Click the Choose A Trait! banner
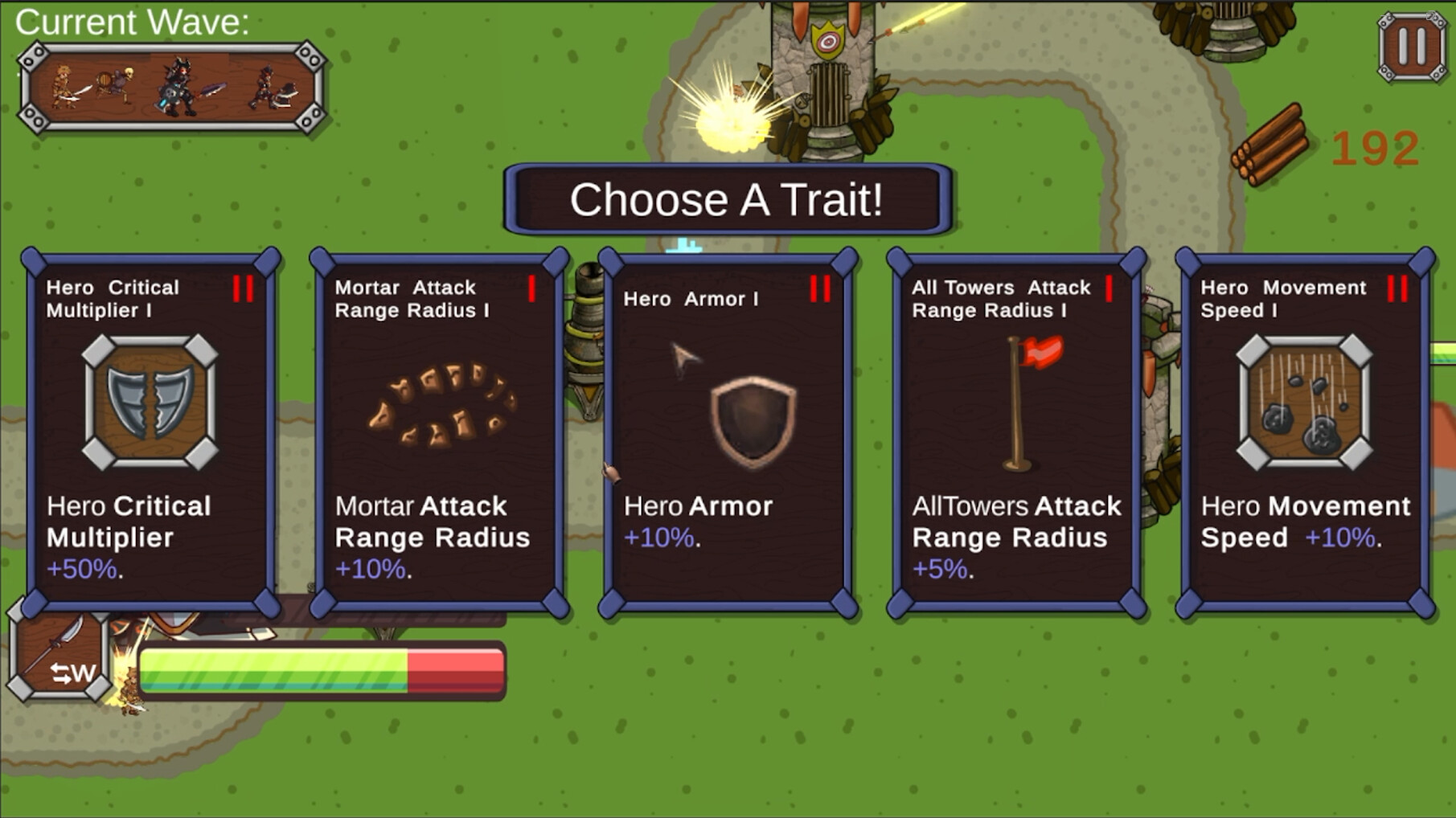 point(728,201)
